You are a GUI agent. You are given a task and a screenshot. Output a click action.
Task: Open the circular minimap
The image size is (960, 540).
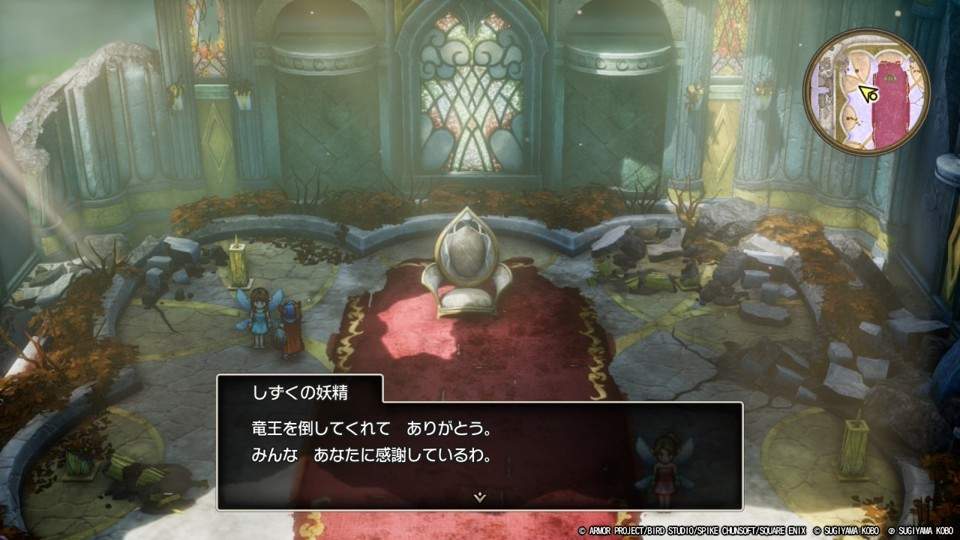[x=868, y=92]
